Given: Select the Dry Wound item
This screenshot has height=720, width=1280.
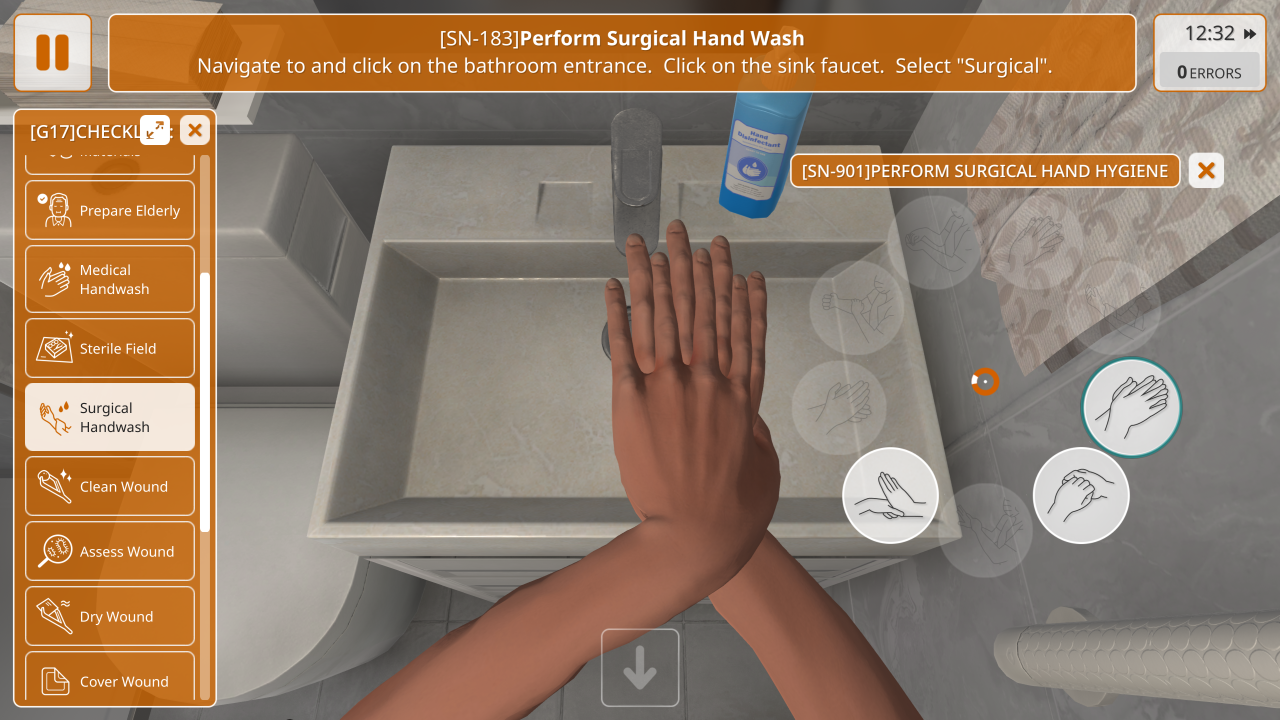Looking at the screenshot, I should 110,617.
